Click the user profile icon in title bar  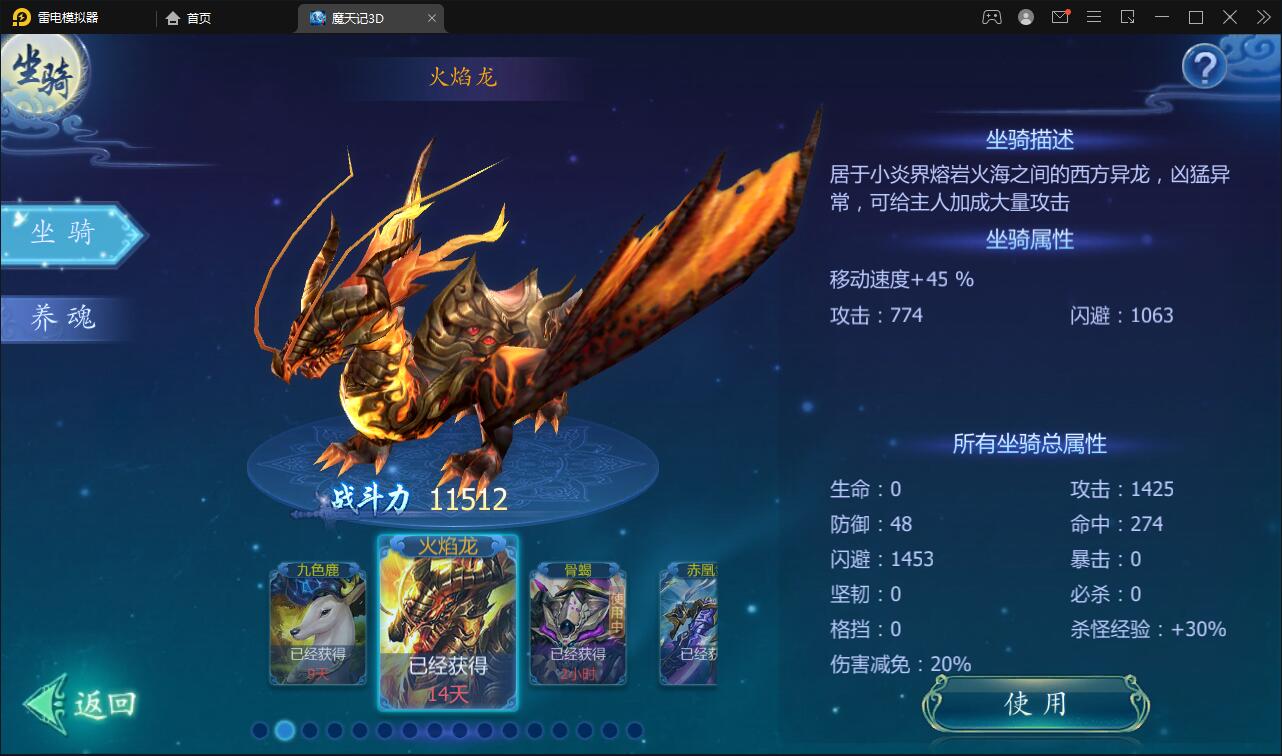[1026, 17]
